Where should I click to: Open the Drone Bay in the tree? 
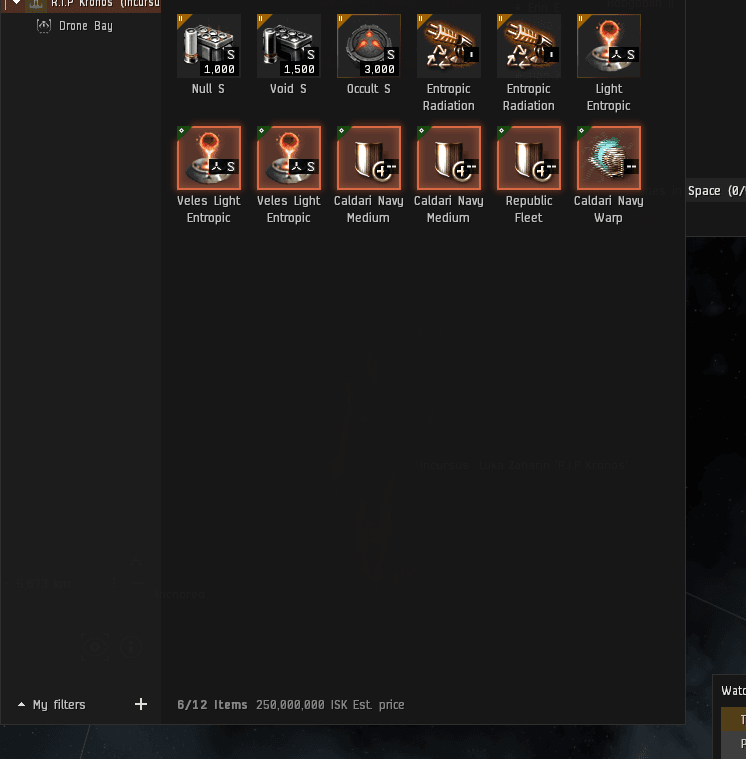(x=85, y=26)
